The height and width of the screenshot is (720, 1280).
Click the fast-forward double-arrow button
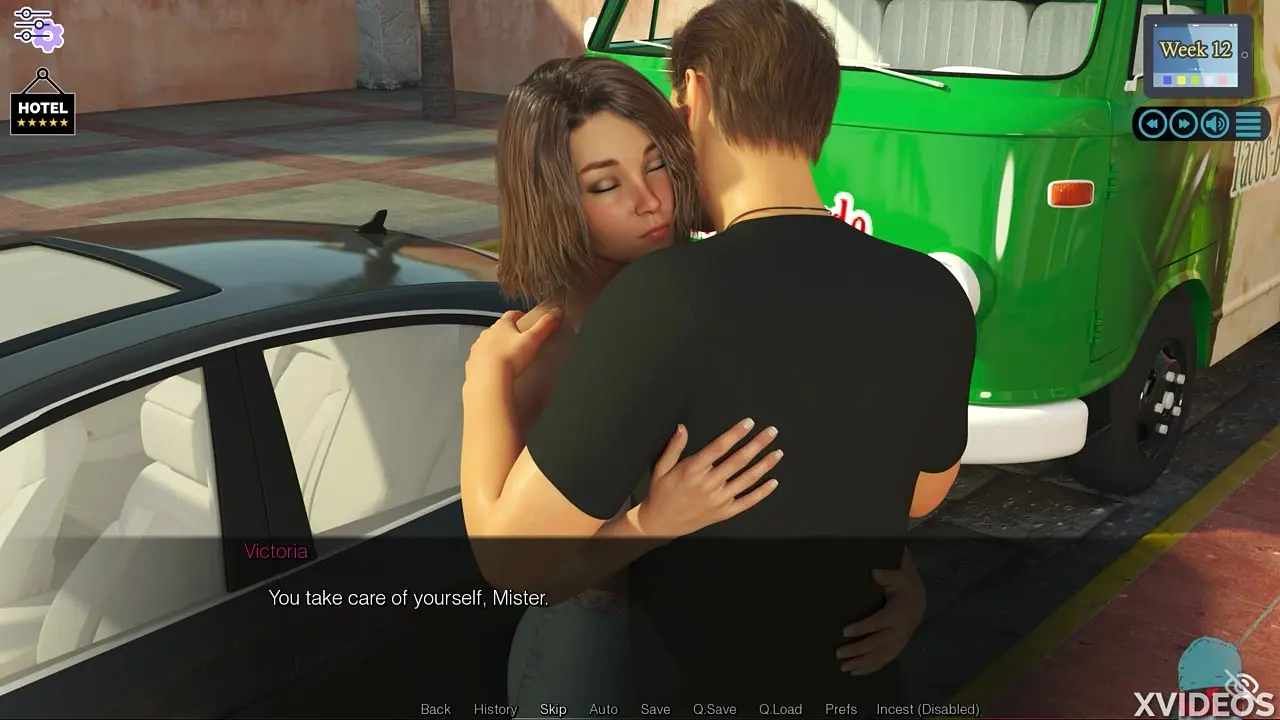(x=1184, y=123)
